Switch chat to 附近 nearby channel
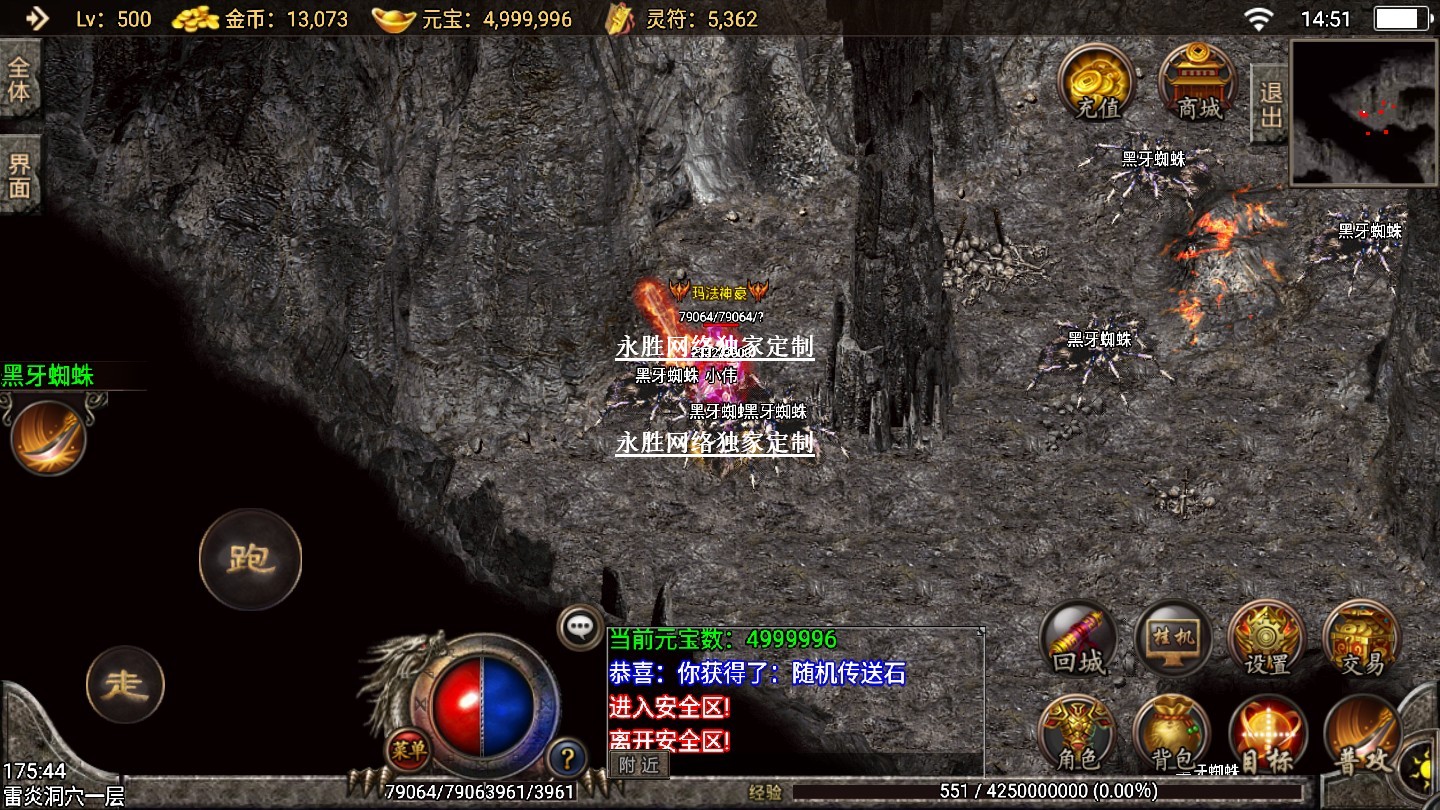The image size is (1440, 810). [x=638, y=765]
